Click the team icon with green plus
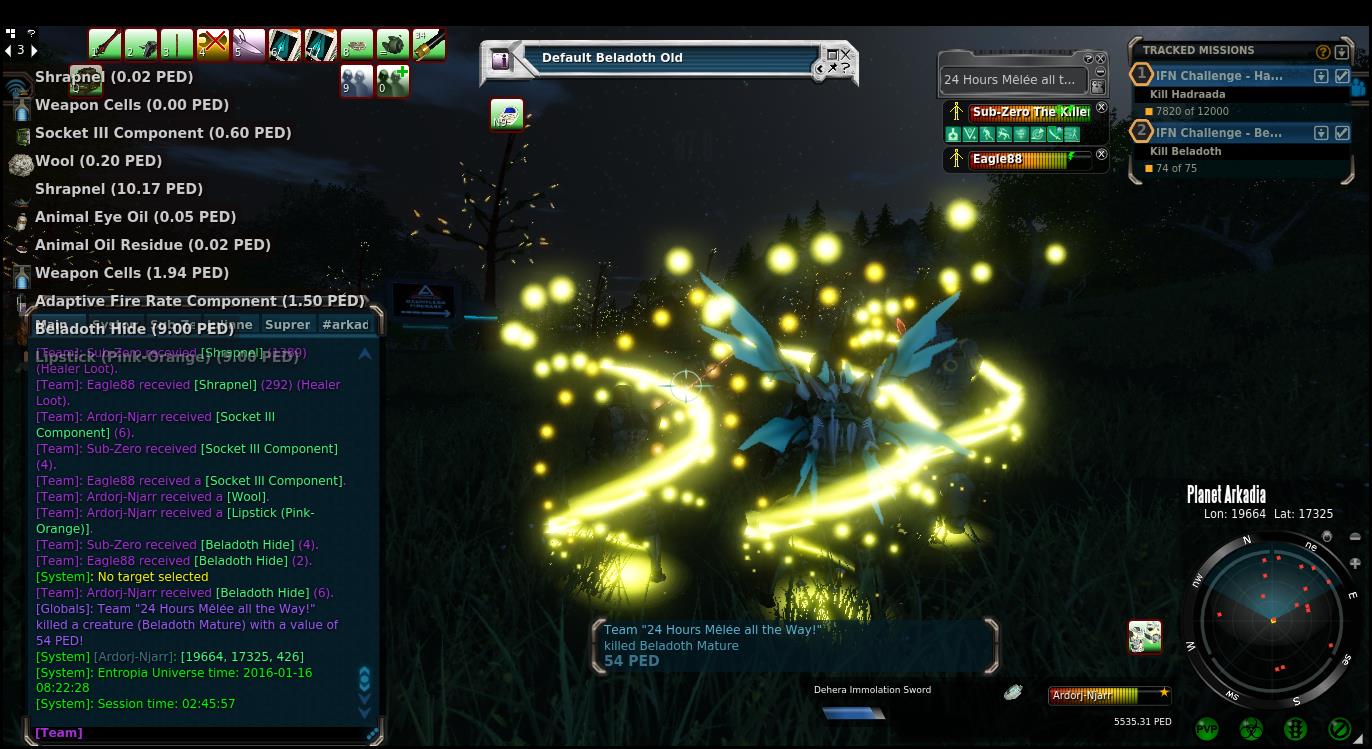 pos(392,81)
